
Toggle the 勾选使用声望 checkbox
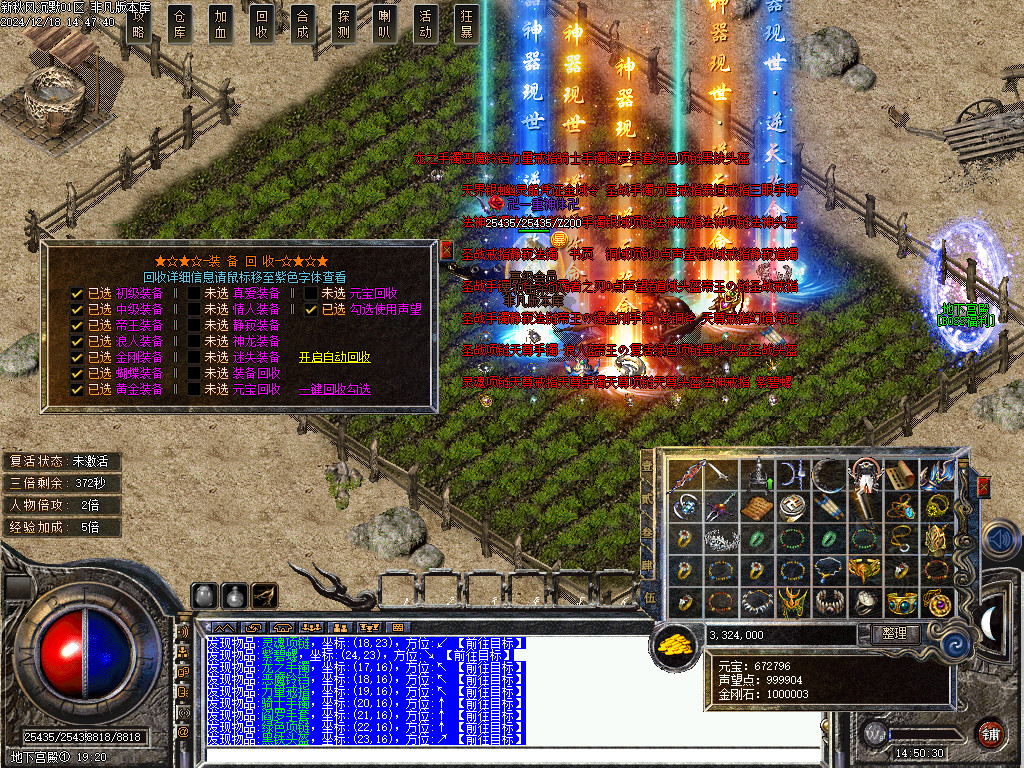[x=311, y=310]
